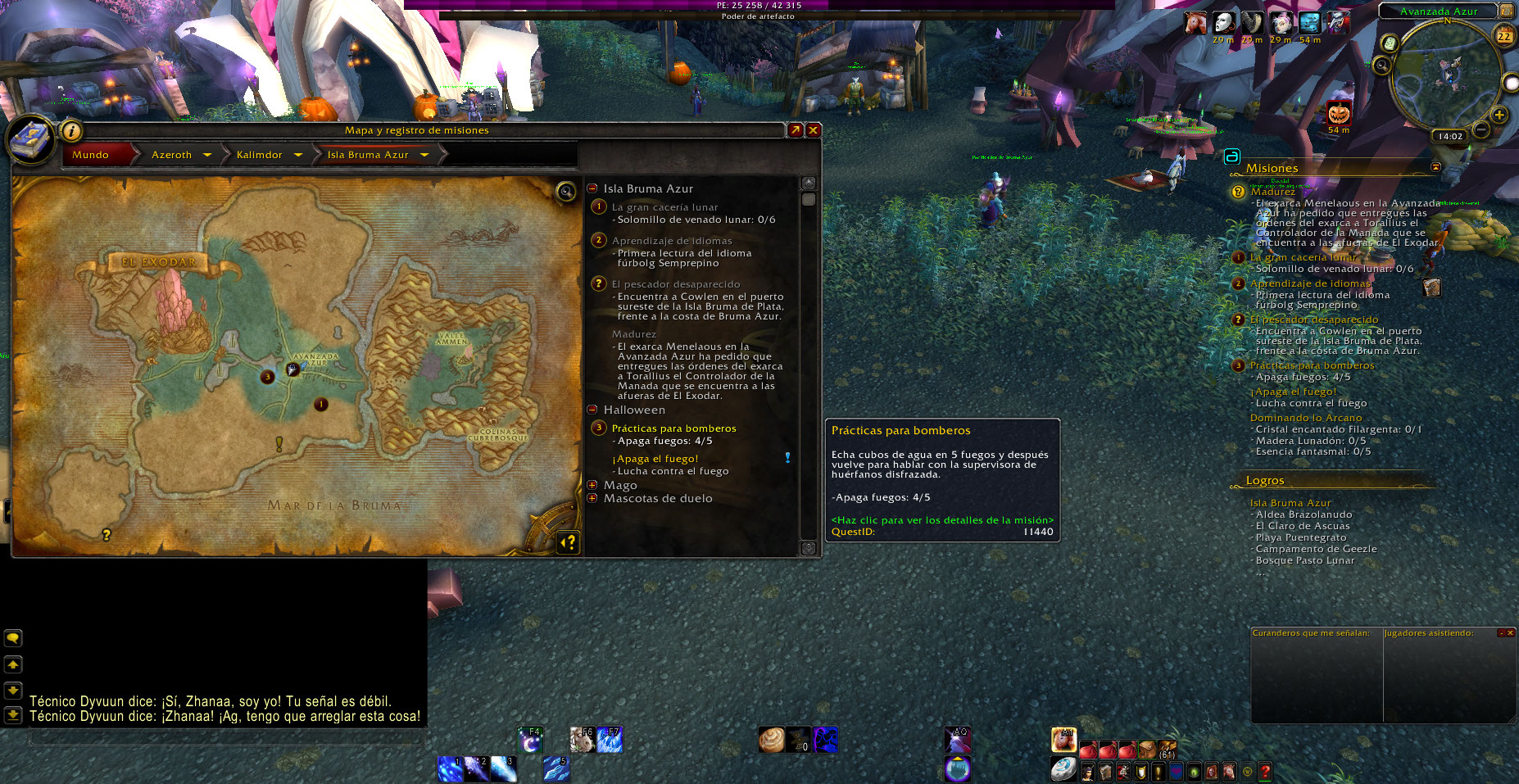Collapse the Halloween quest category

click(x=592, y=410)
